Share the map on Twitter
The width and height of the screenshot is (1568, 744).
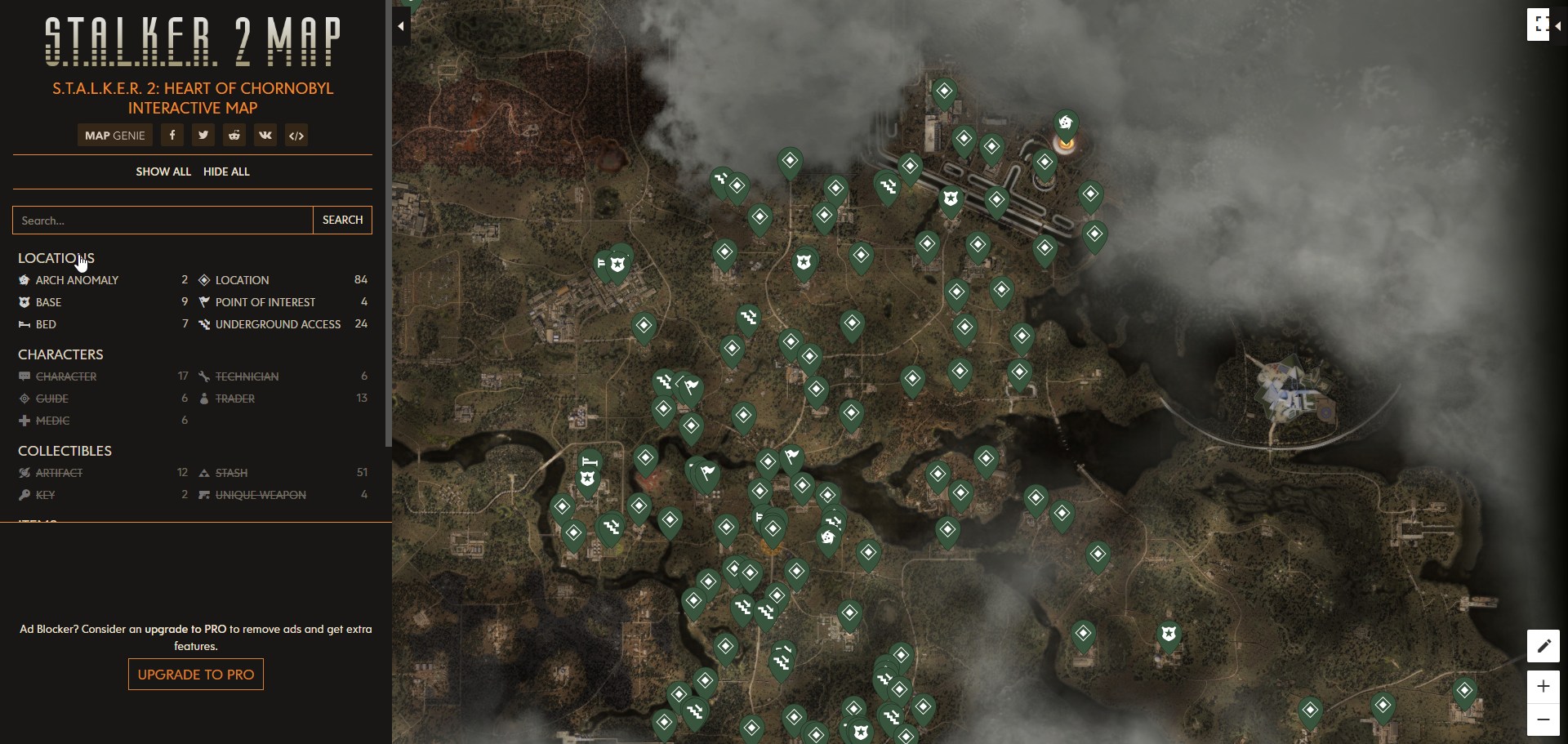(x=203, y=135)
